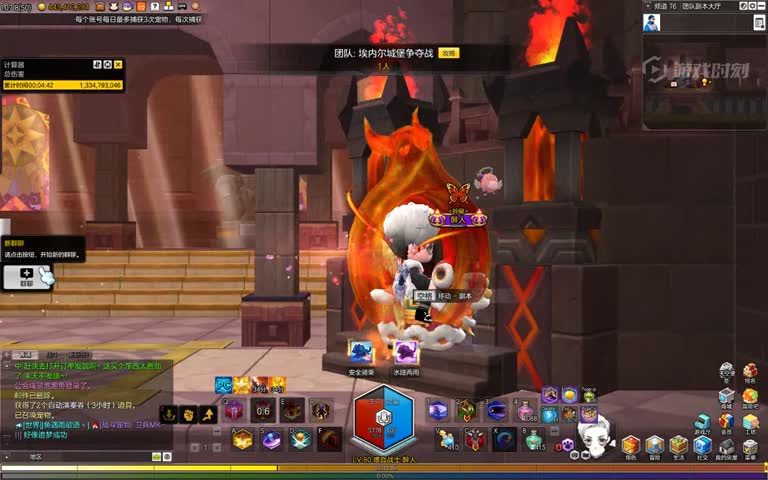Image resolution: width=768 pixels, height=480 pixels.
Task: Open the 角色 character menu
Action: click(x=630, y=445)
